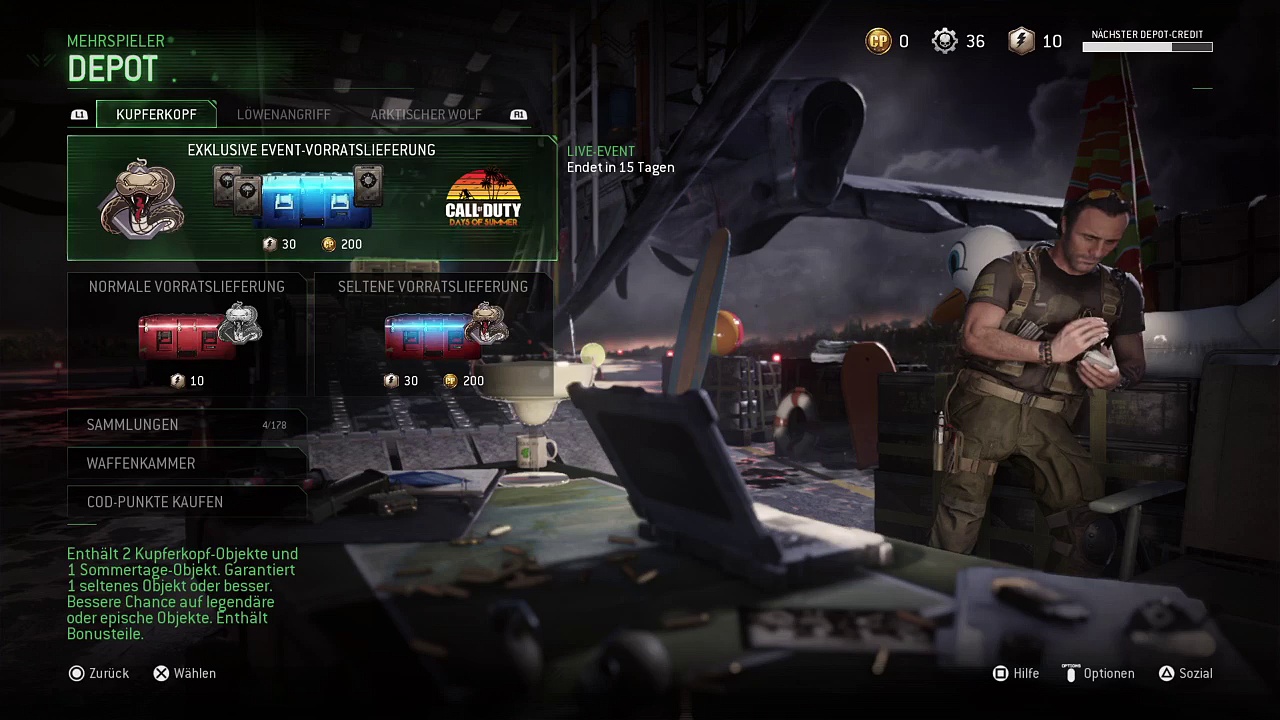This screenshot has height=720, width=1280.
Task: Select the Normale Vorratslieferung crate
Action: [187, 333]
